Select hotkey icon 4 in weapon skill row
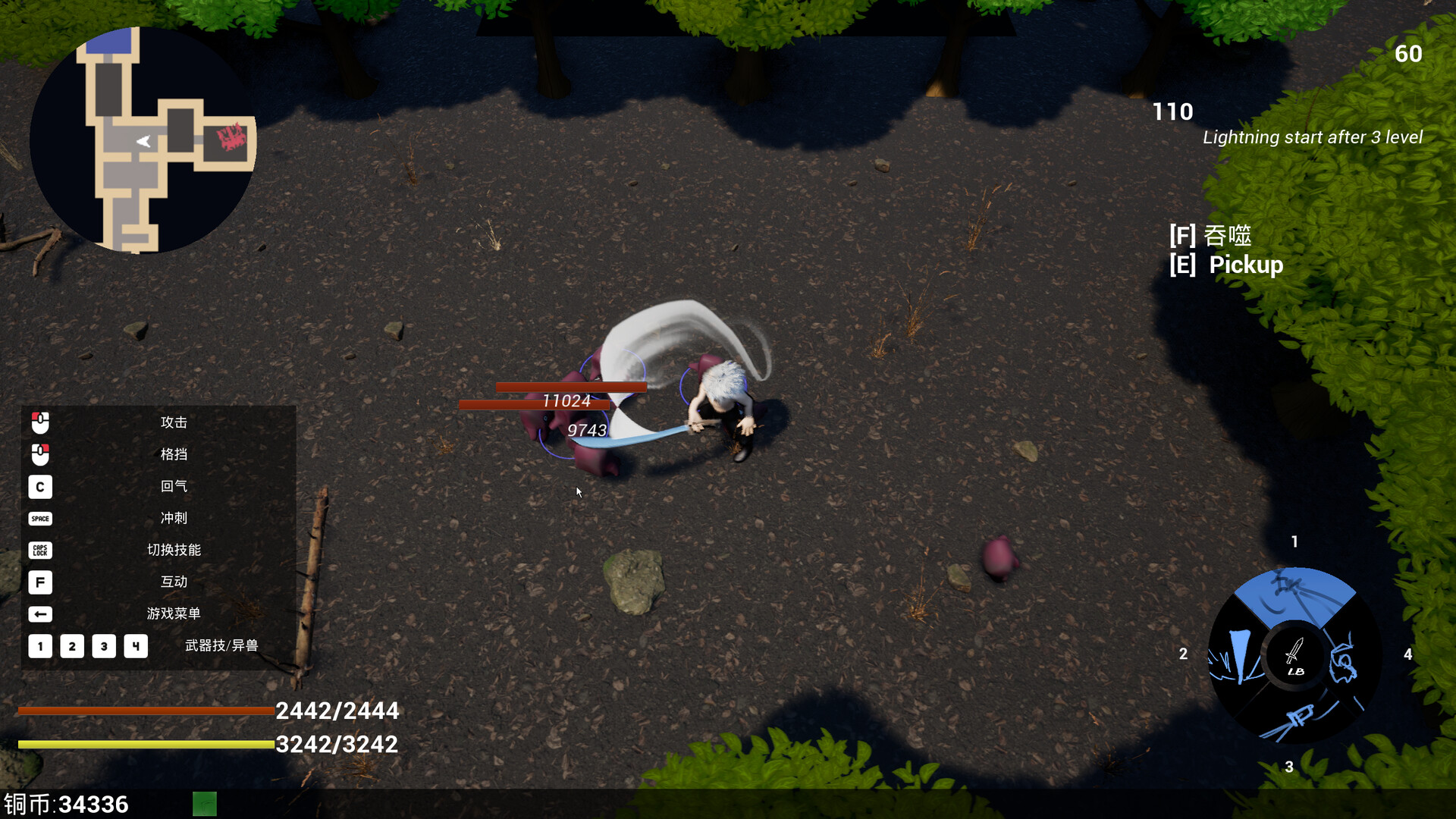Viewport: 1456px width, 819px height. pos(136,646)
